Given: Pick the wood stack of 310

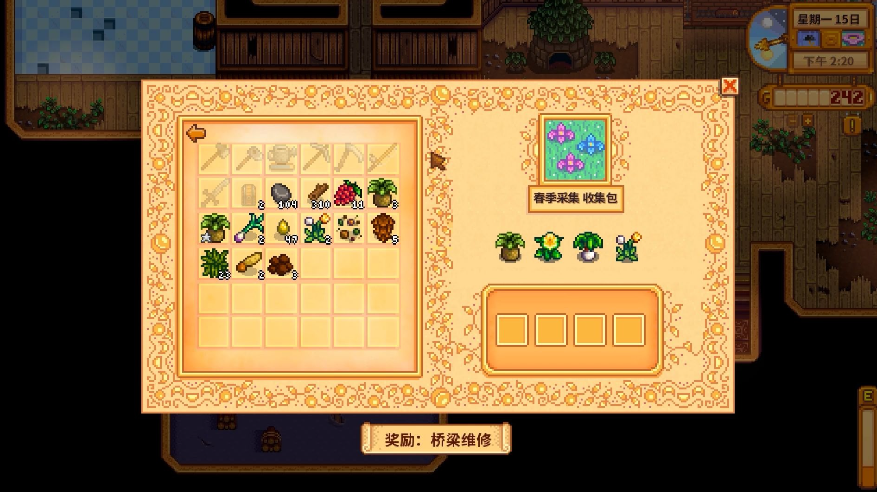Looking at the screenshot, I should (316, 193).
